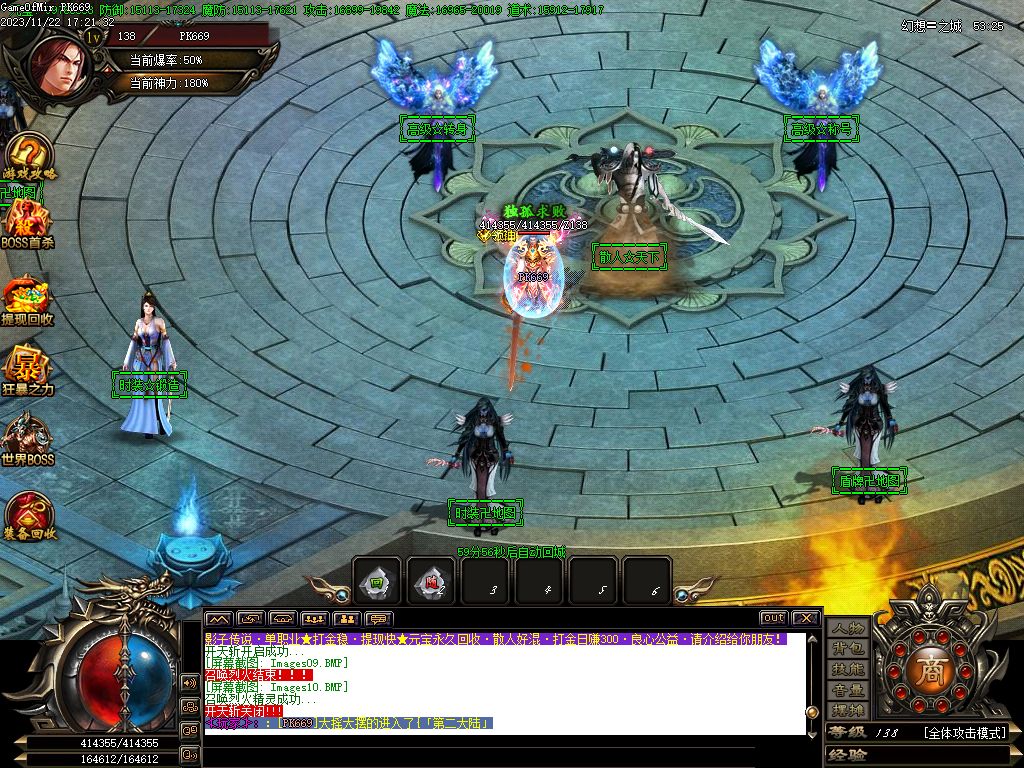This screenshot has width=1024, height=768.
Task: Click the chat panel's out button
Action: 773,618
